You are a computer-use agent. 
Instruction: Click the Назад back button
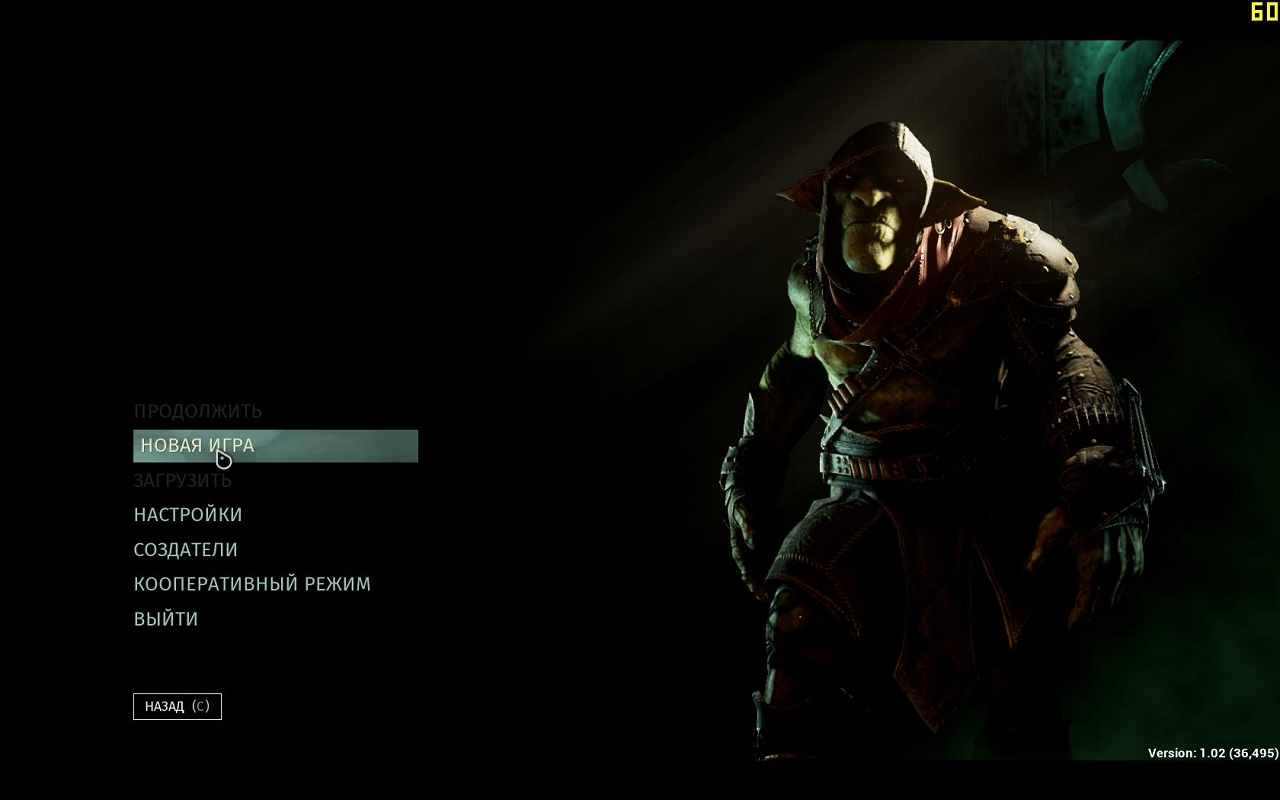[177, 706]
